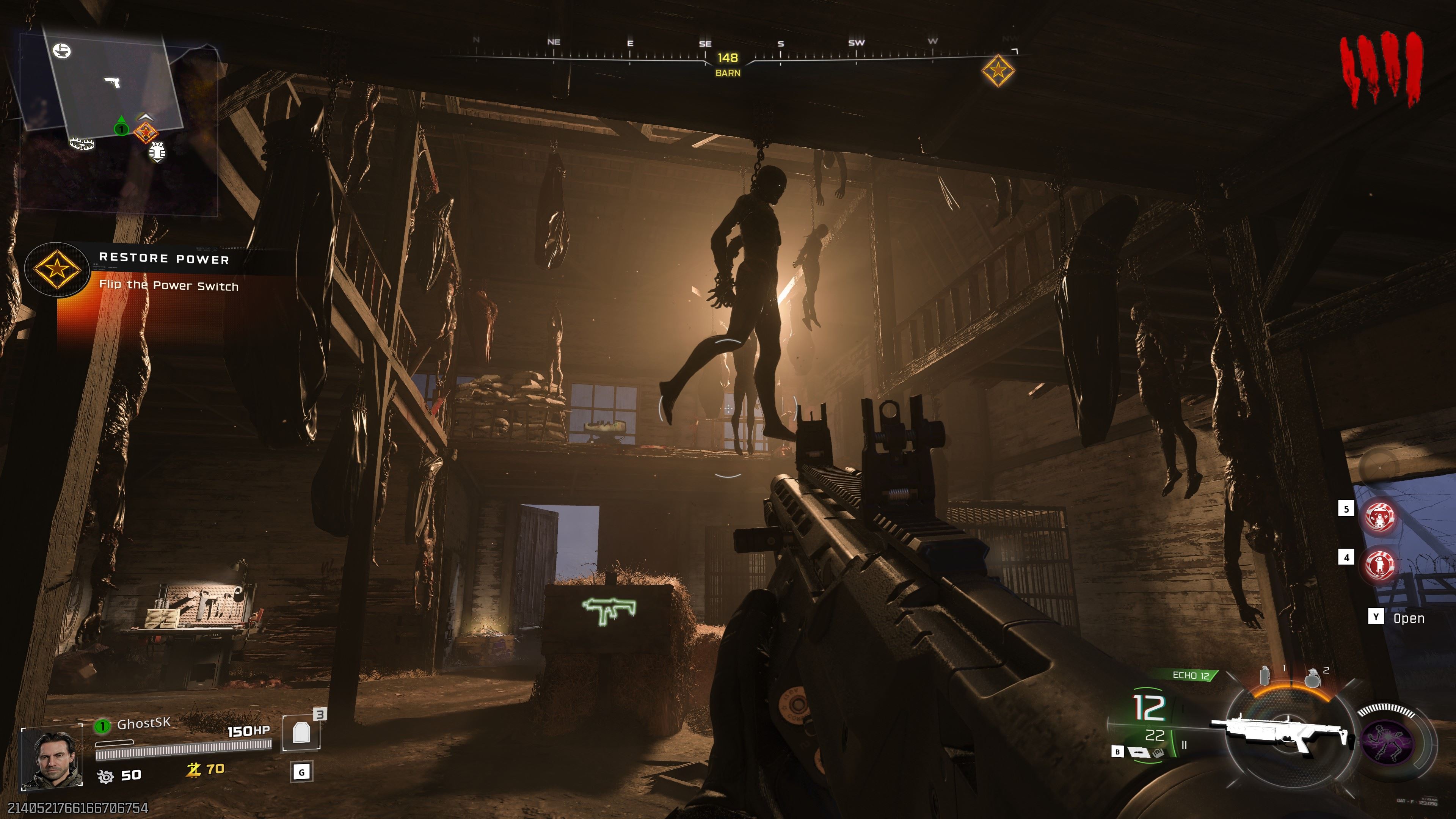Screen dimensions: 1456x819
Task: Click the armor plate slot icon
Action: click(301, 733)
